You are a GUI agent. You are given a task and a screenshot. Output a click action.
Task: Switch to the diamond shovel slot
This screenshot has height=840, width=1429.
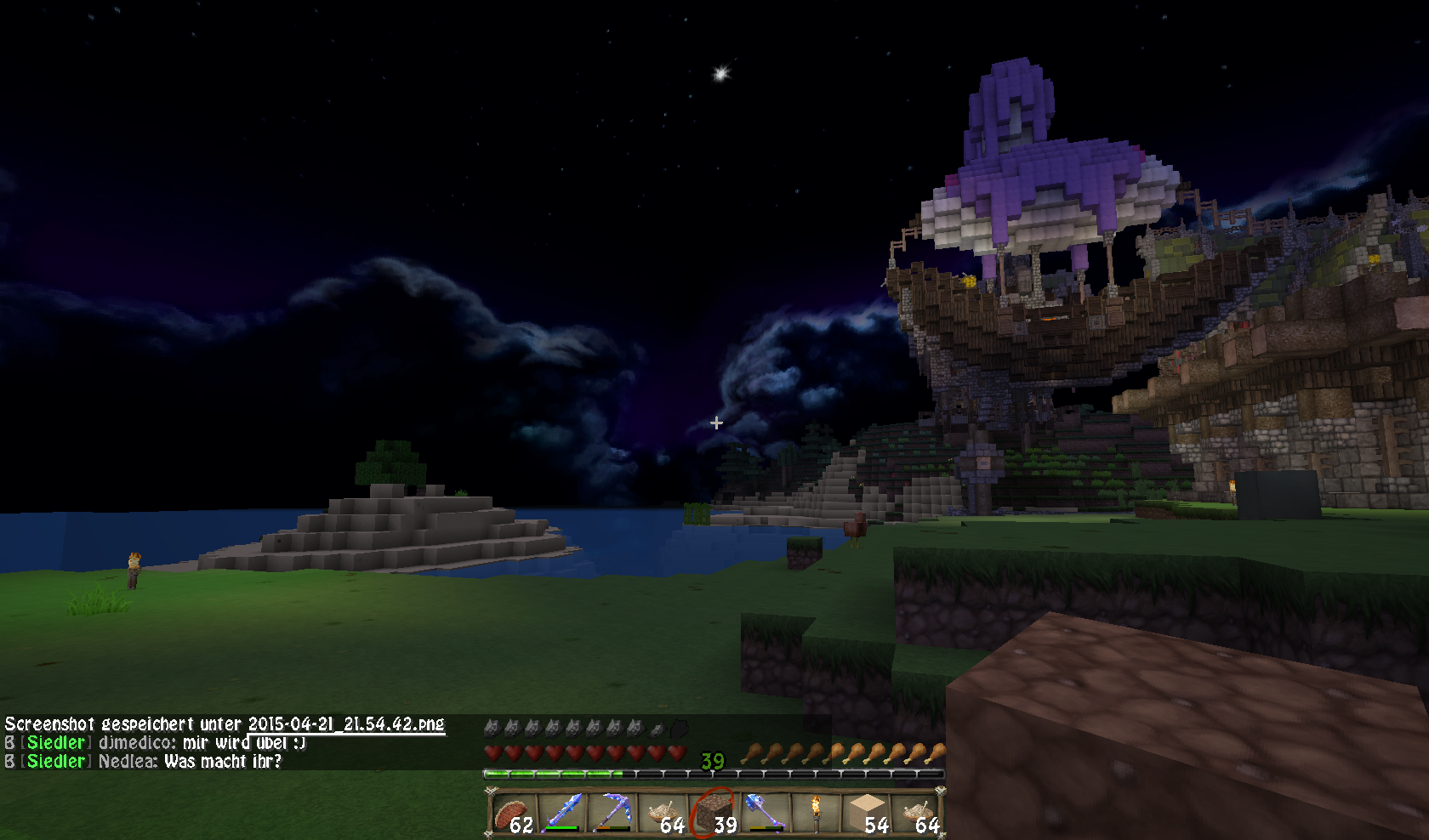[x=765, y=814]
